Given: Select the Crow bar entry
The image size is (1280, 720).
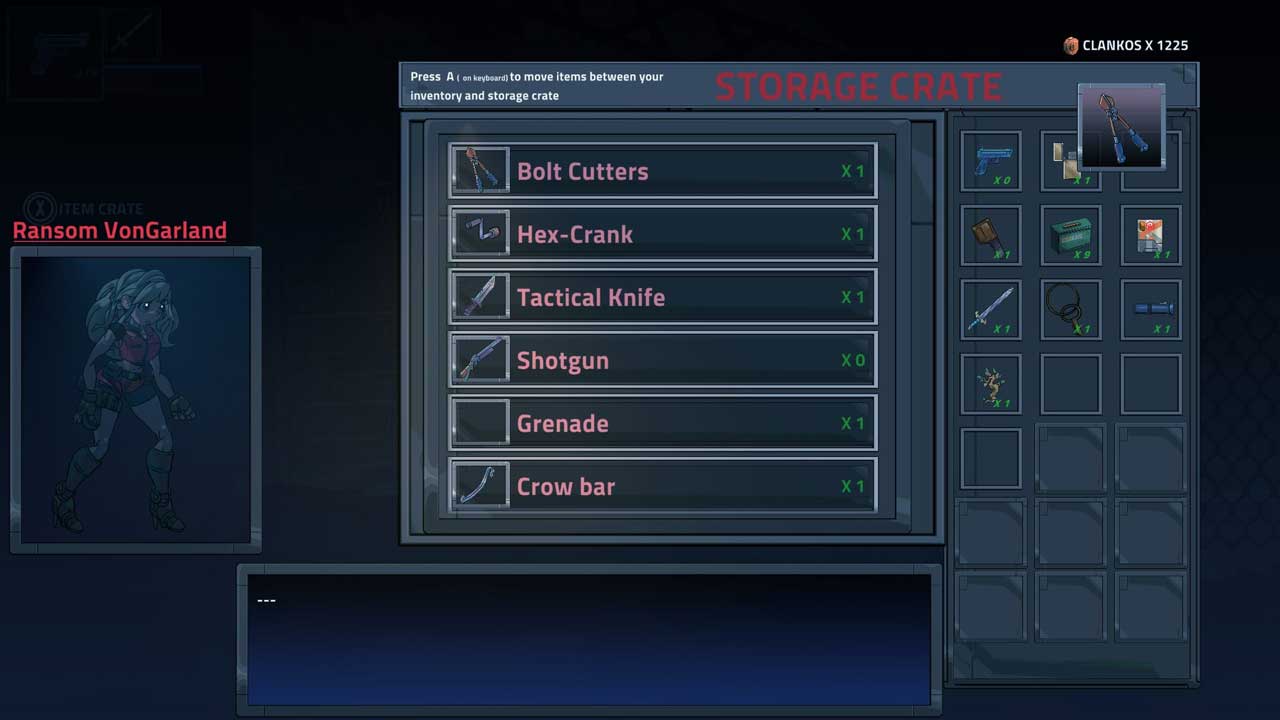Looking at the screenshot, I should [663, 486].
